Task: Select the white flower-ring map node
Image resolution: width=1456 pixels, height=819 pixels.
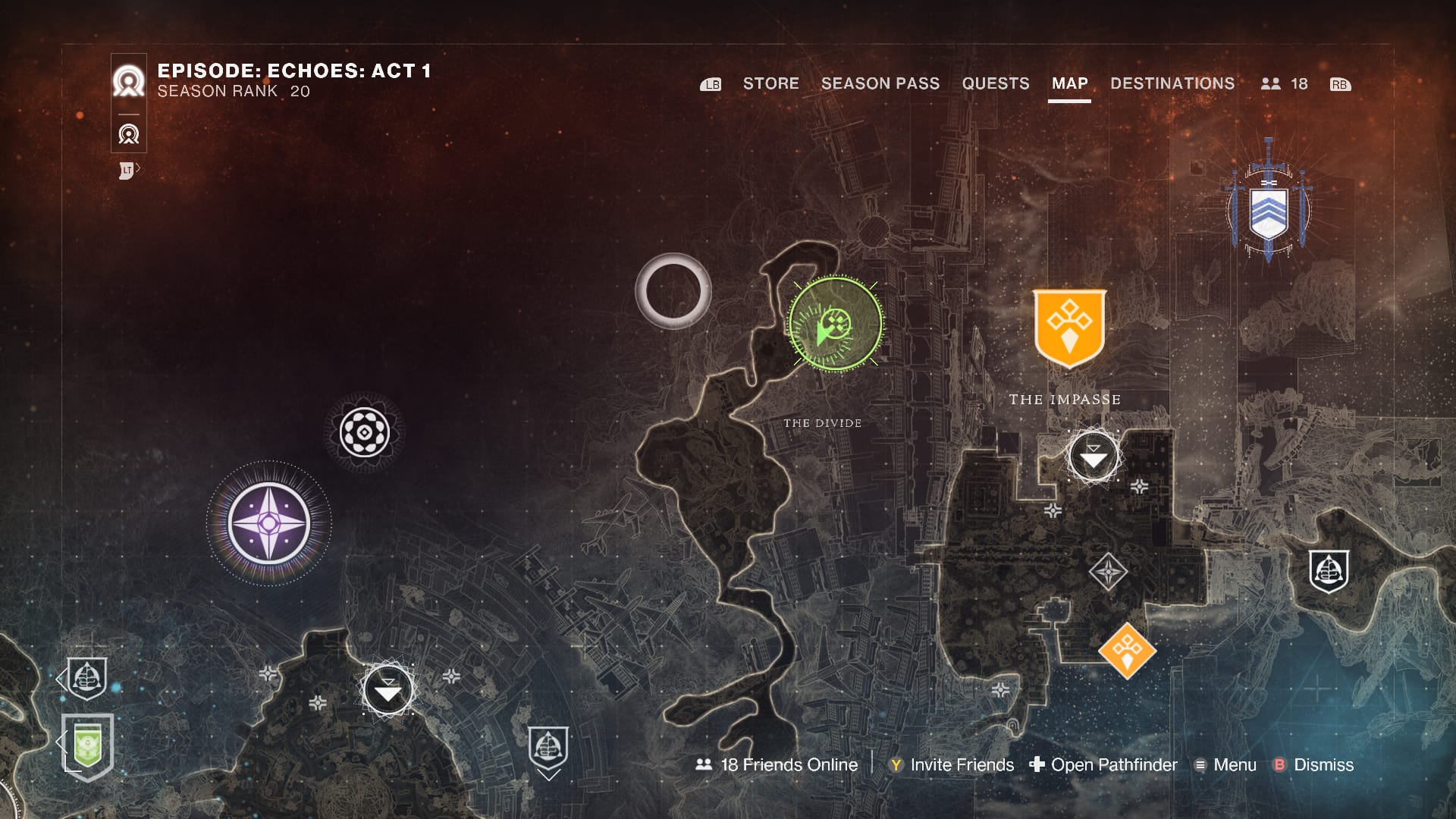Action: (x=364, y=432)
